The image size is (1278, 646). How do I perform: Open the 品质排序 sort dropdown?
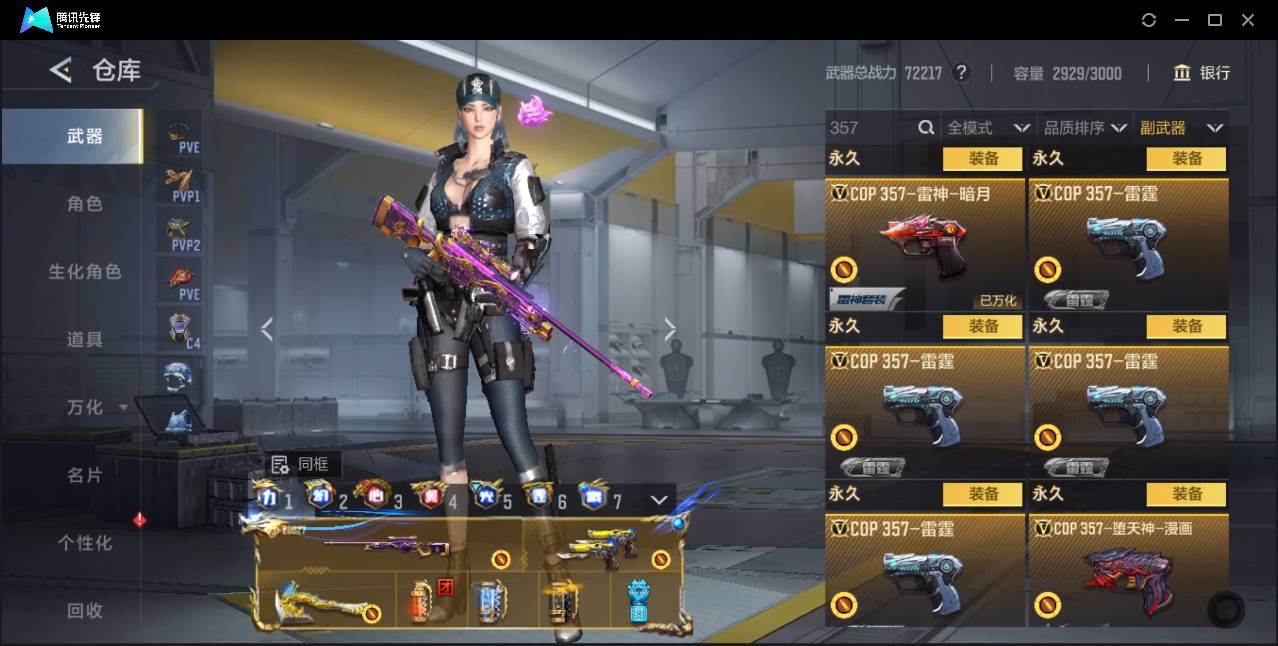tap(1085, 128)
